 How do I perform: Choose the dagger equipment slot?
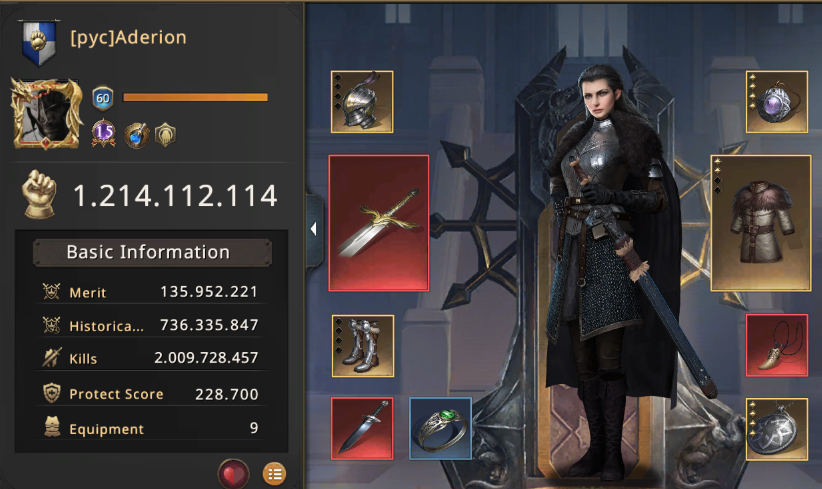(x=362, y=428)
